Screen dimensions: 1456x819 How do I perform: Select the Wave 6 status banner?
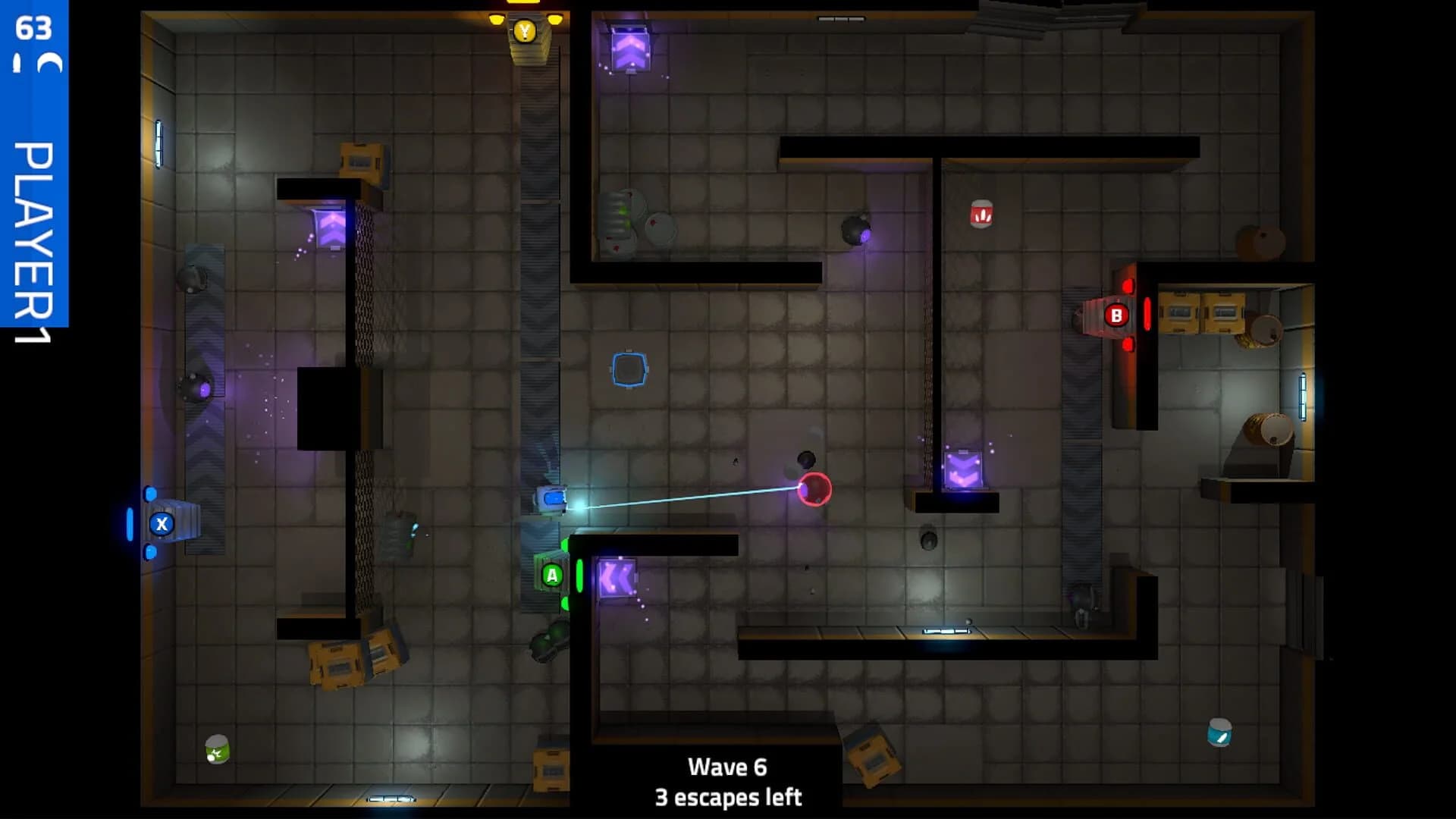pos(726,767)
